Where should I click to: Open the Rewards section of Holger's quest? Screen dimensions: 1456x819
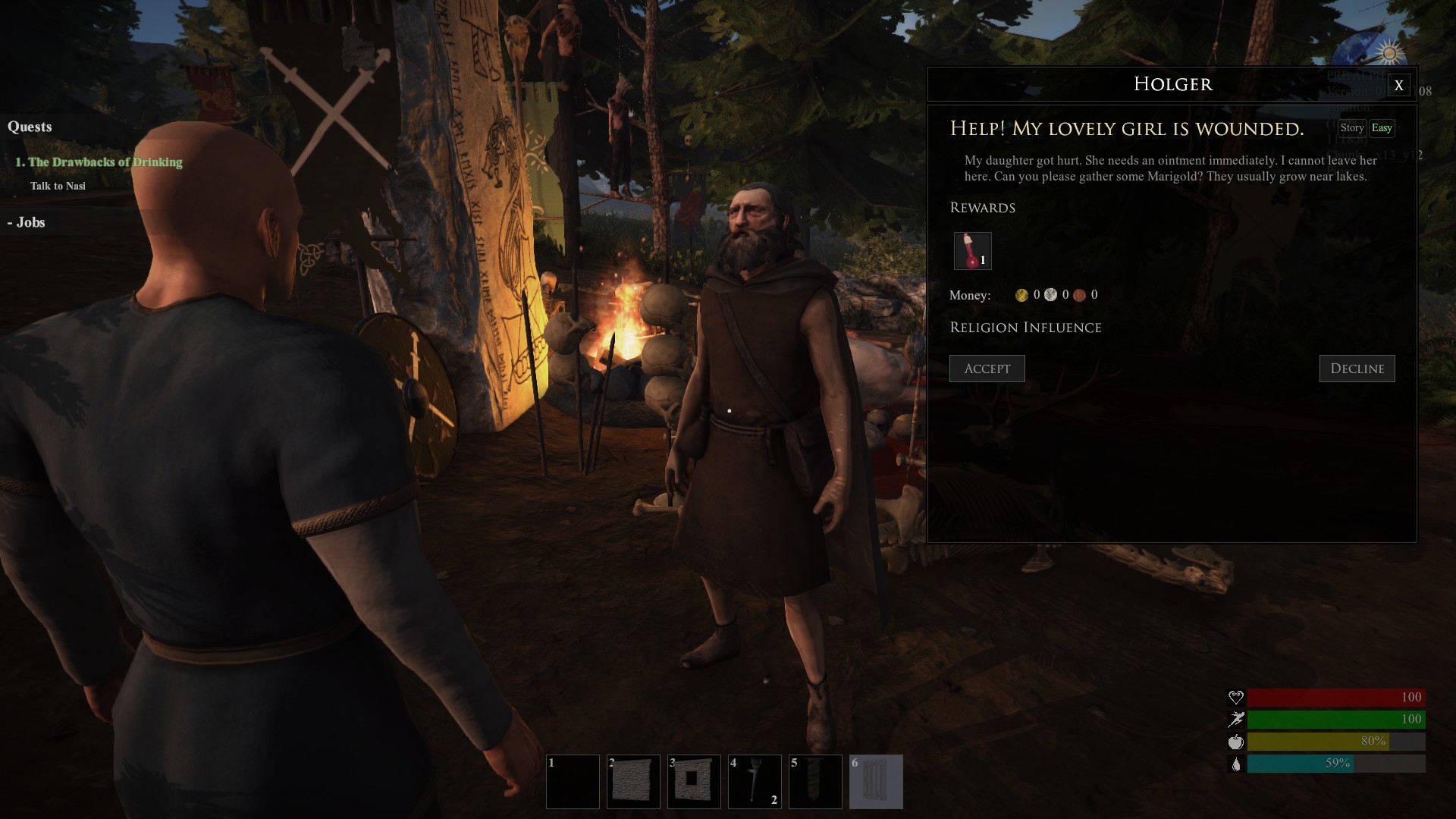[982, 207]
